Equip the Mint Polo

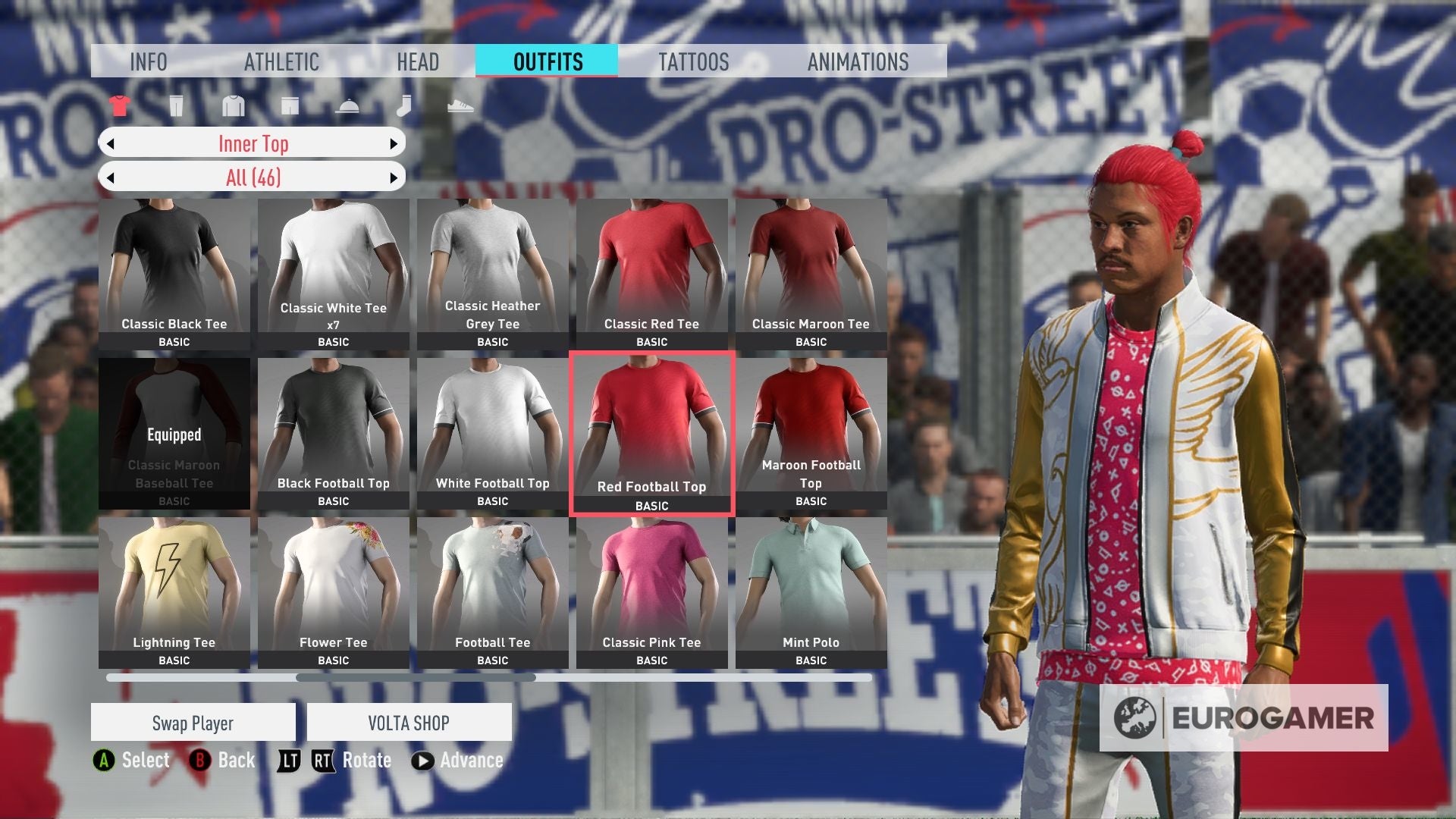click(811, 588)
